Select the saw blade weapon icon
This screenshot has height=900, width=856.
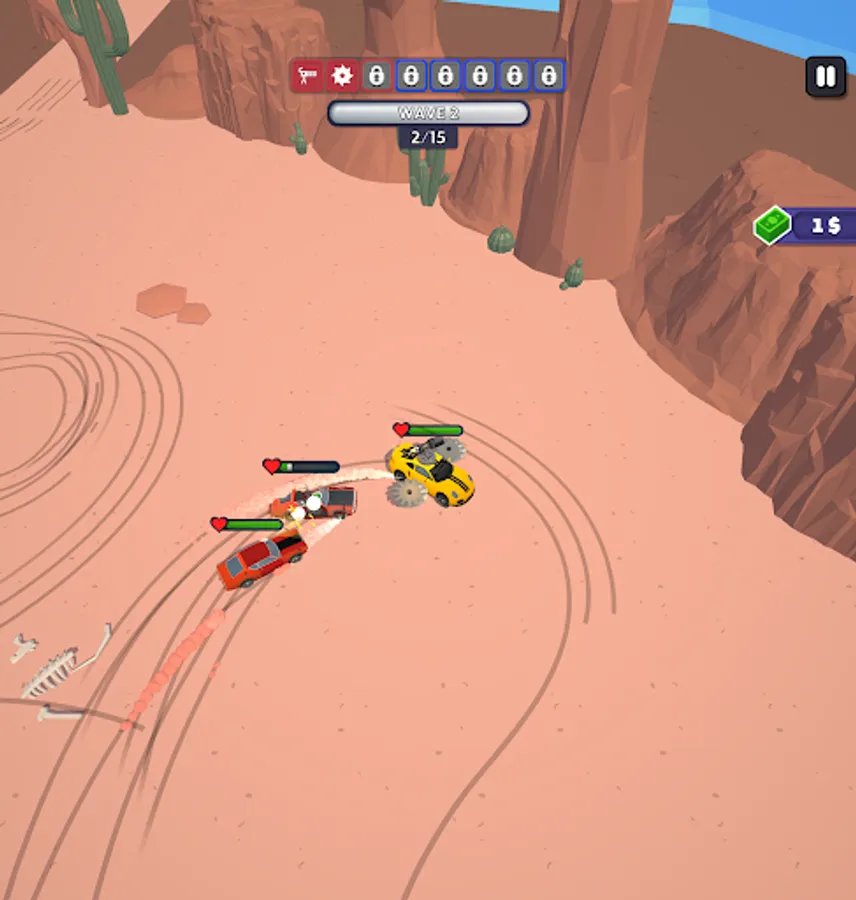(x=343, y=76)
